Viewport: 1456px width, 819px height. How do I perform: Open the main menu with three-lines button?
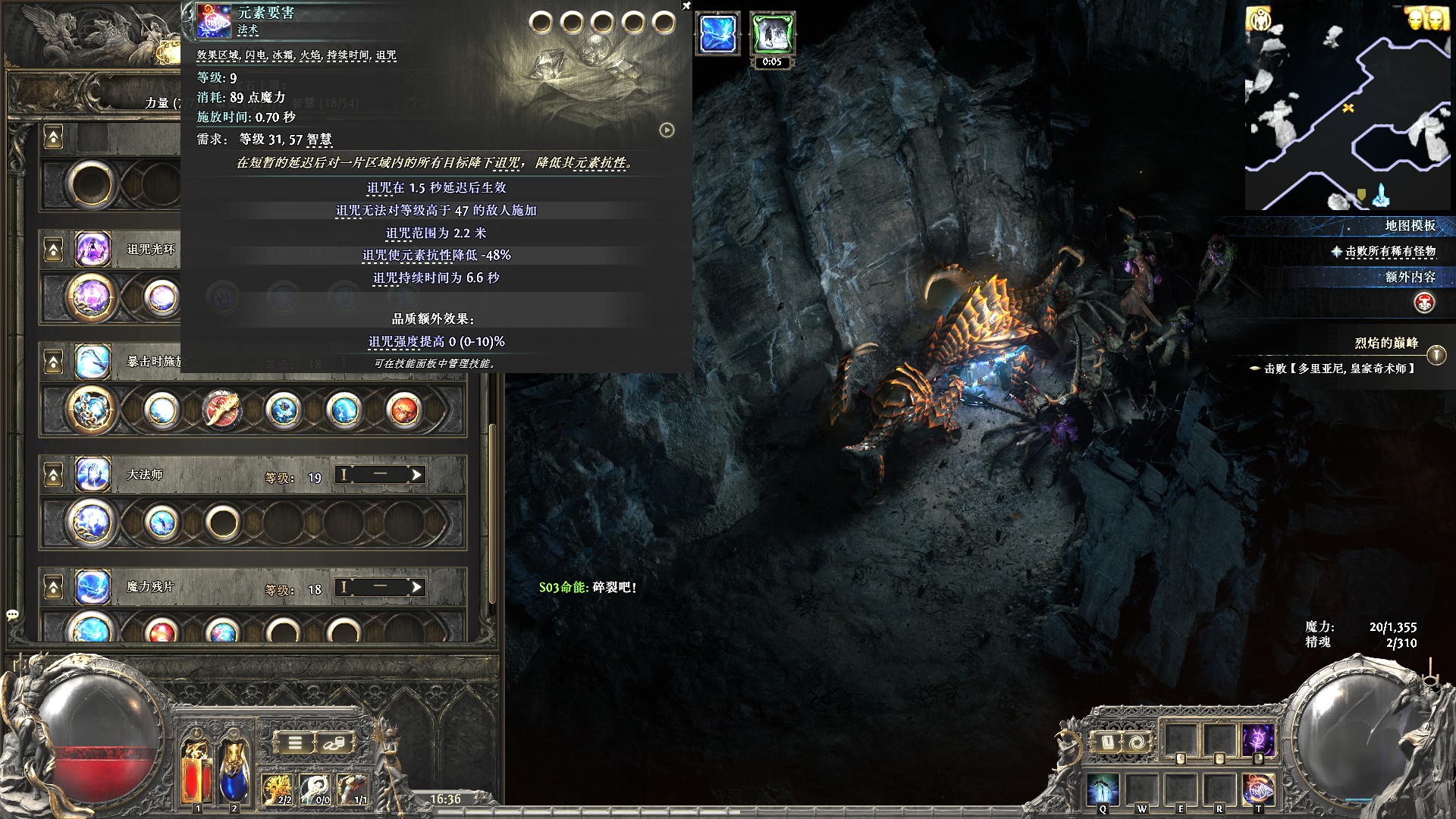pos(295,743)
